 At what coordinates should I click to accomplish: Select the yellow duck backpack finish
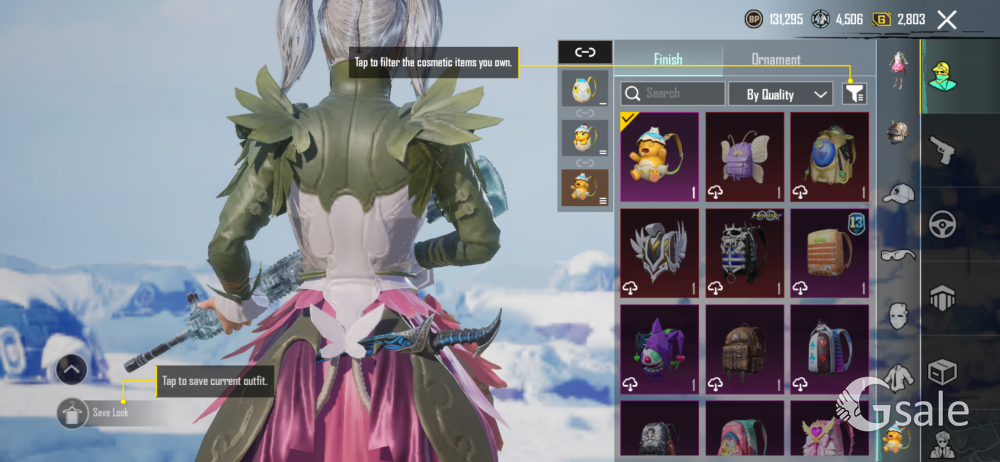pyautogui.click(x=661, y=156)
